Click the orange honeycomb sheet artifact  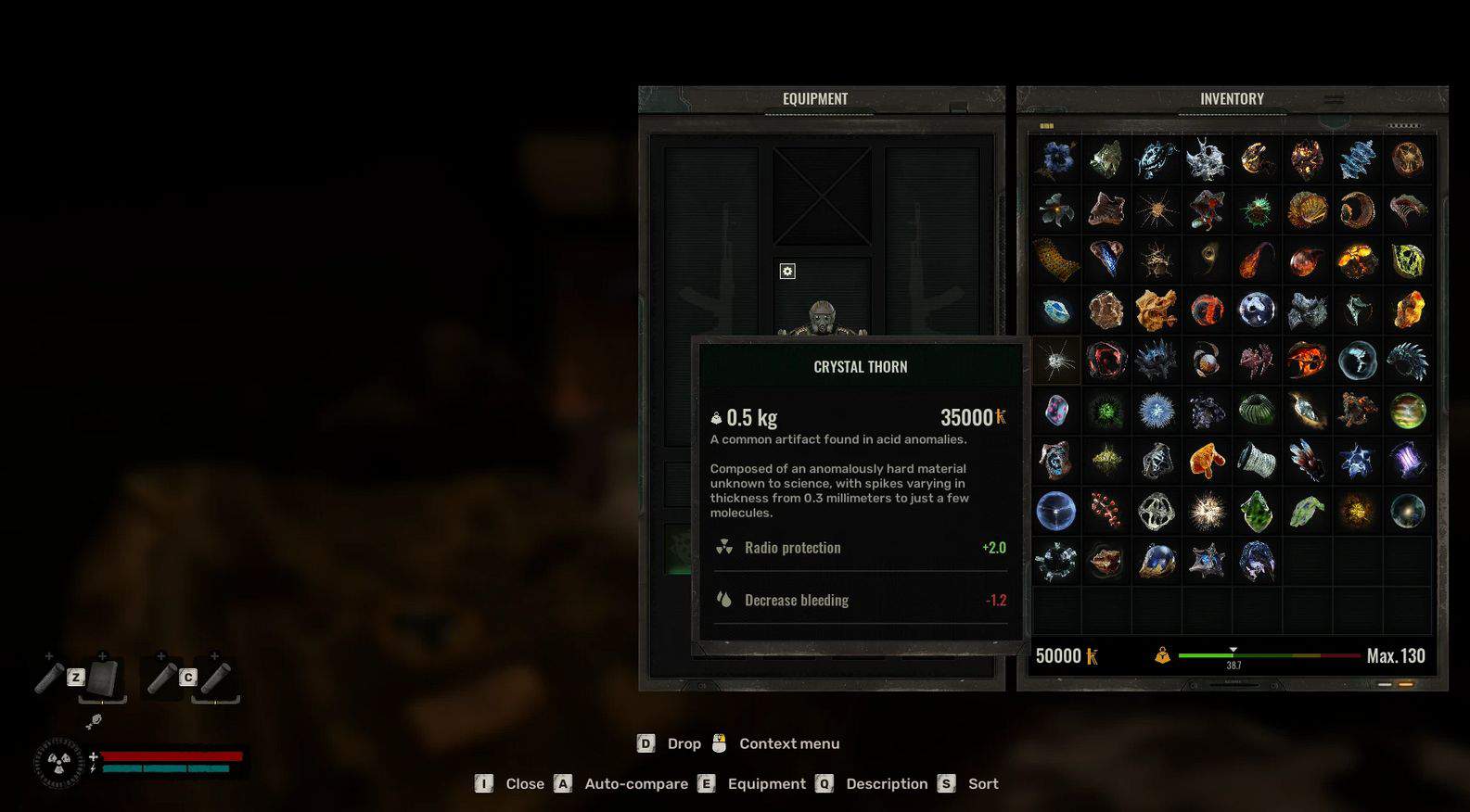pyautogui.click(x=1056, y=260)
